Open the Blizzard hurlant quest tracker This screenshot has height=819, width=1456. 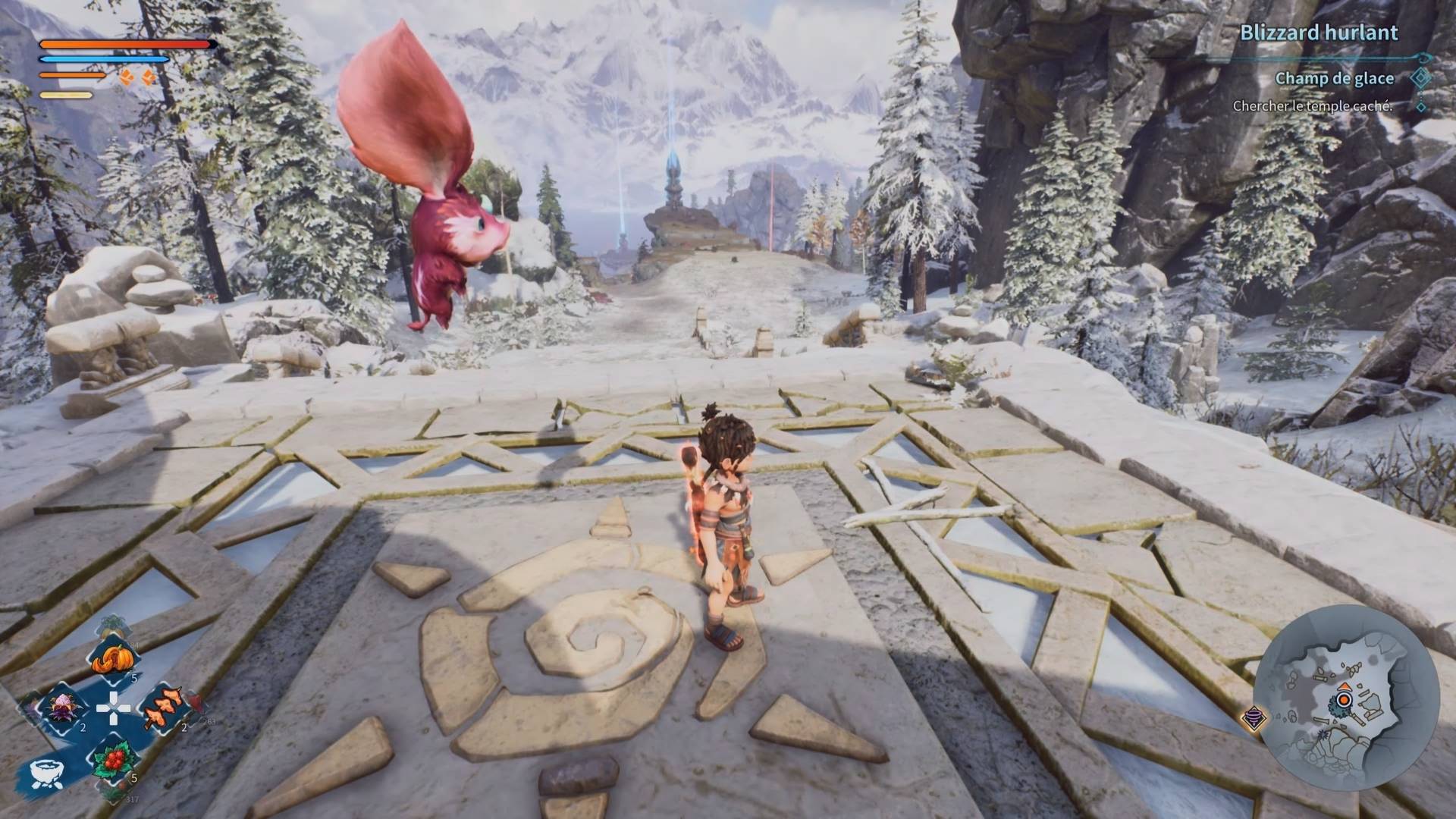click(1319, 33)
